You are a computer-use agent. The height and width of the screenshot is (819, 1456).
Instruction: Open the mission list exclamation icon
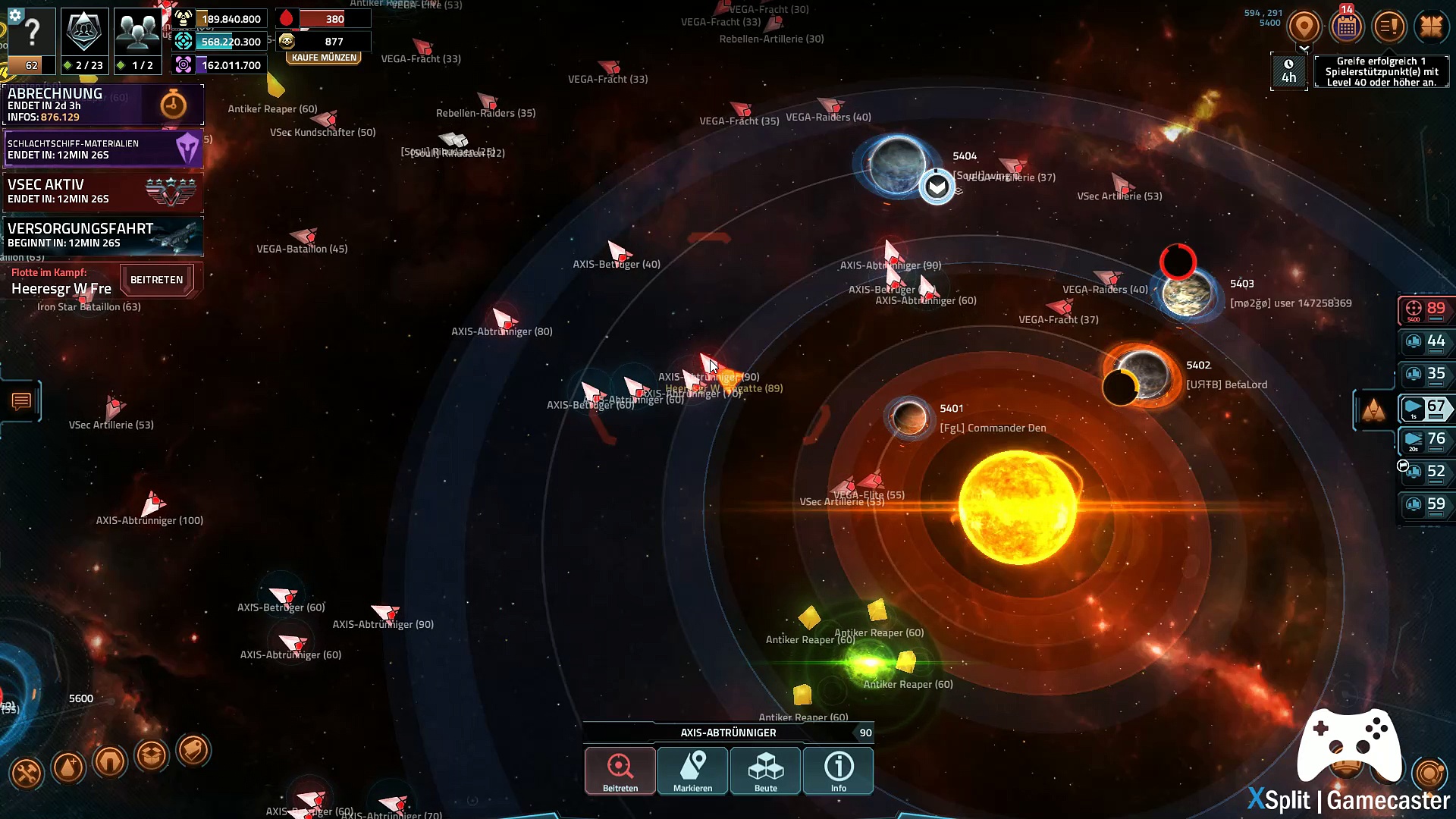(1389, 27)
